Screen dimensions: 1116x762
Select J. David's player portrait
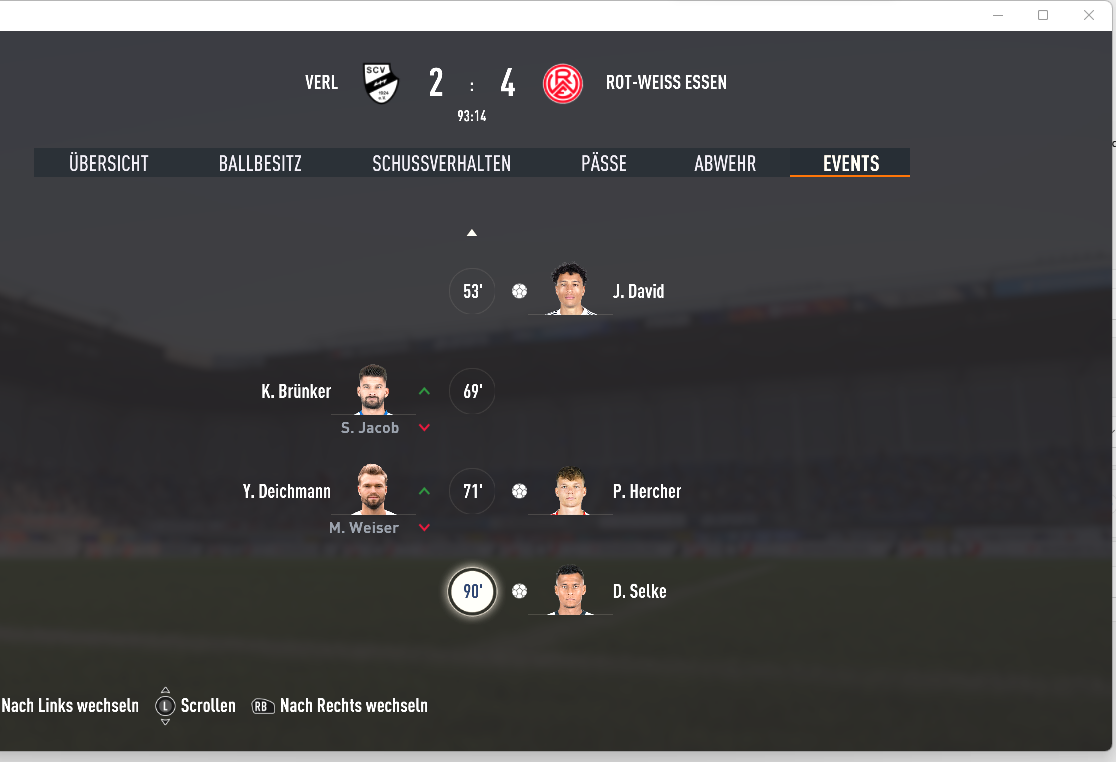[x=570, y=290]
